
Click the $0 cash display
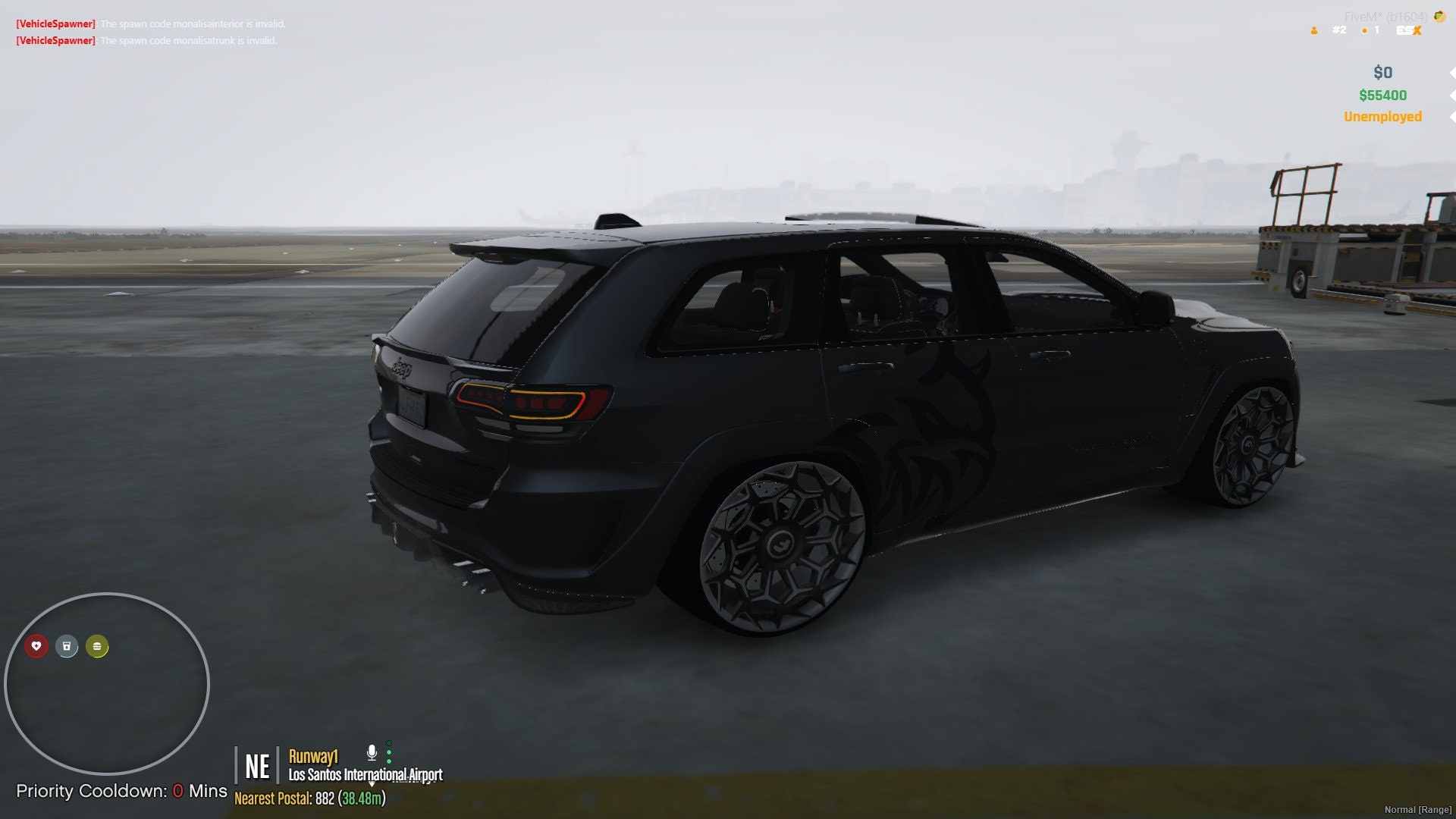pos(1383,72)
